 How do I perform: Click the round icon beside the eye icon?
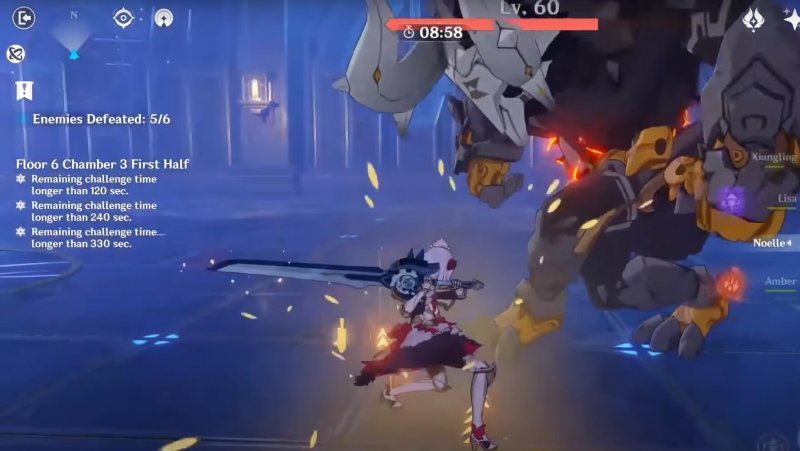pos(163,17)
